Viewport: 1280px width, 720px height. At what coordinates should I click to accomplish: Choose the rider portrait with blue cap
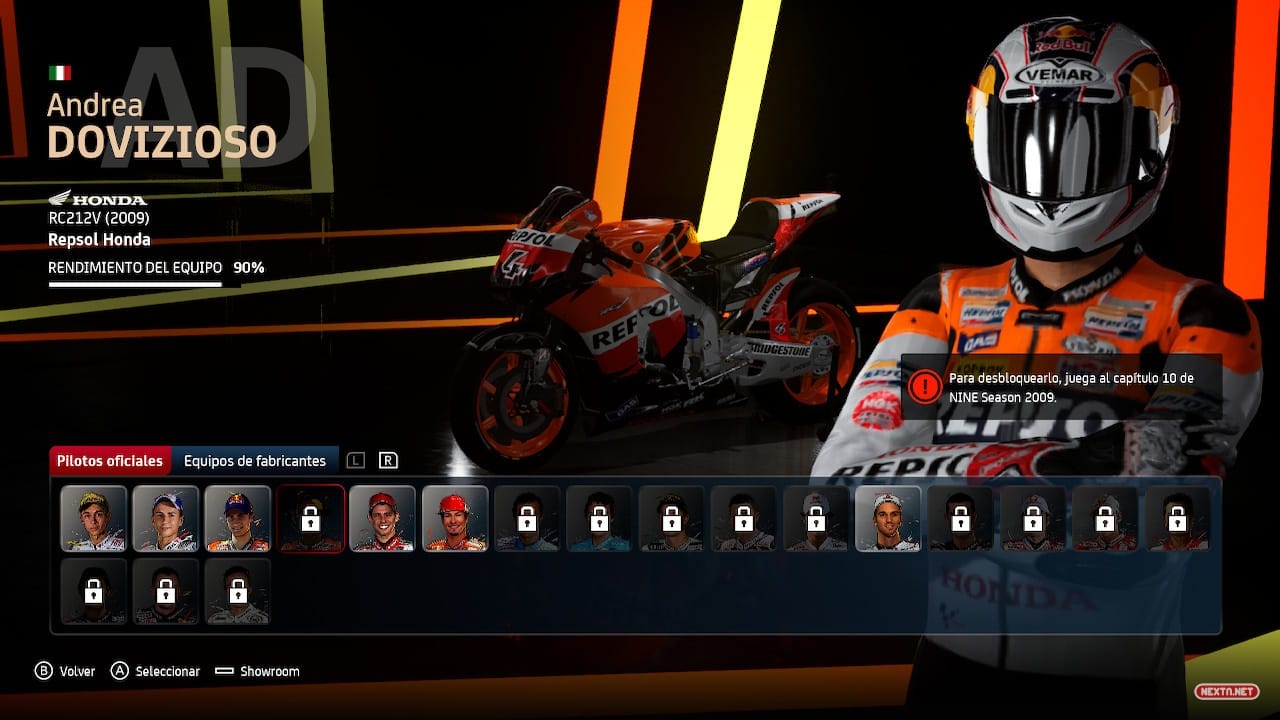(166, 518)
